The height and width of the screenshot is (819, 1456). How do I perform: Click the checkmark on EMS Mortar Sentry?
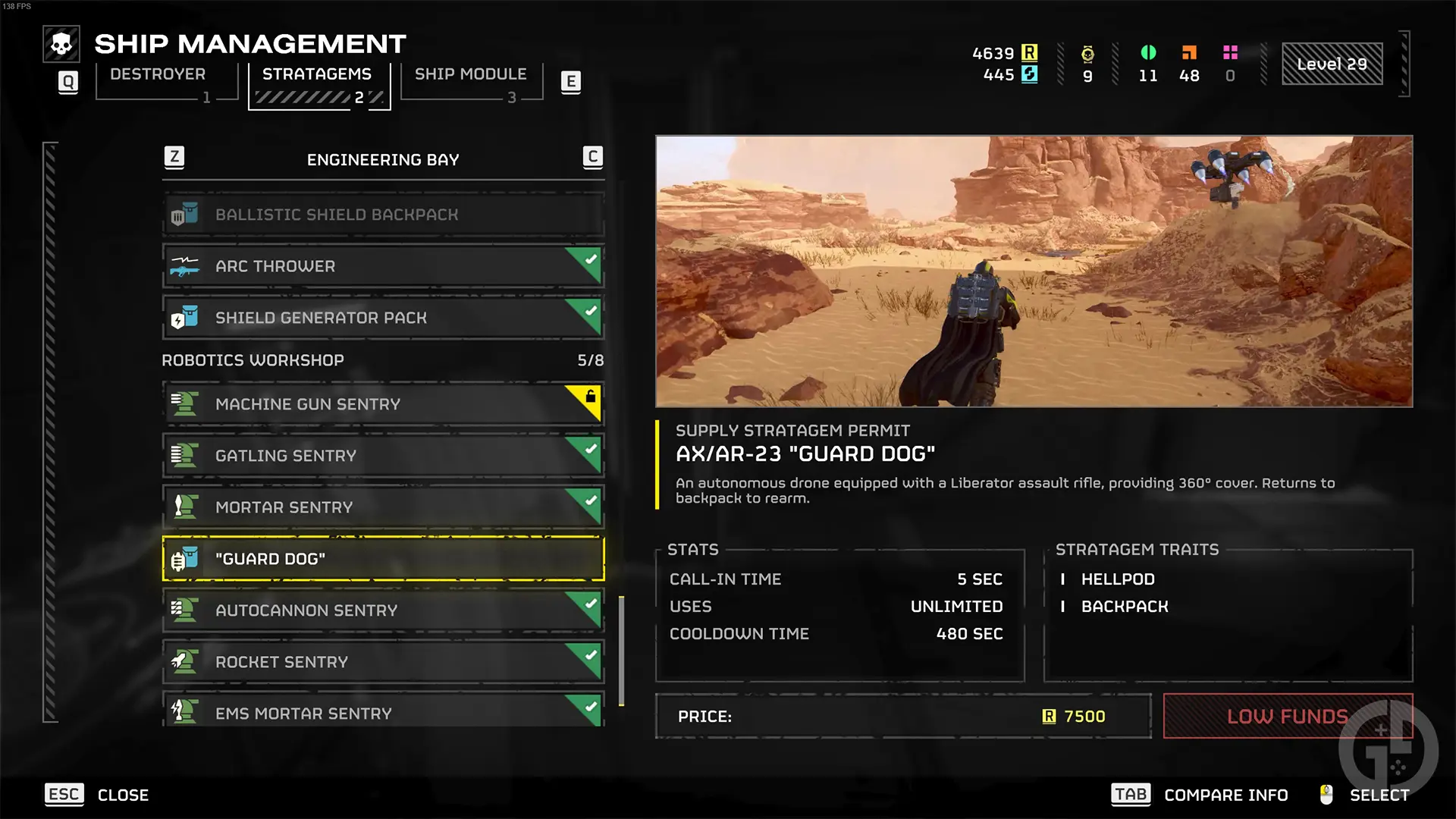pos(589,705)
